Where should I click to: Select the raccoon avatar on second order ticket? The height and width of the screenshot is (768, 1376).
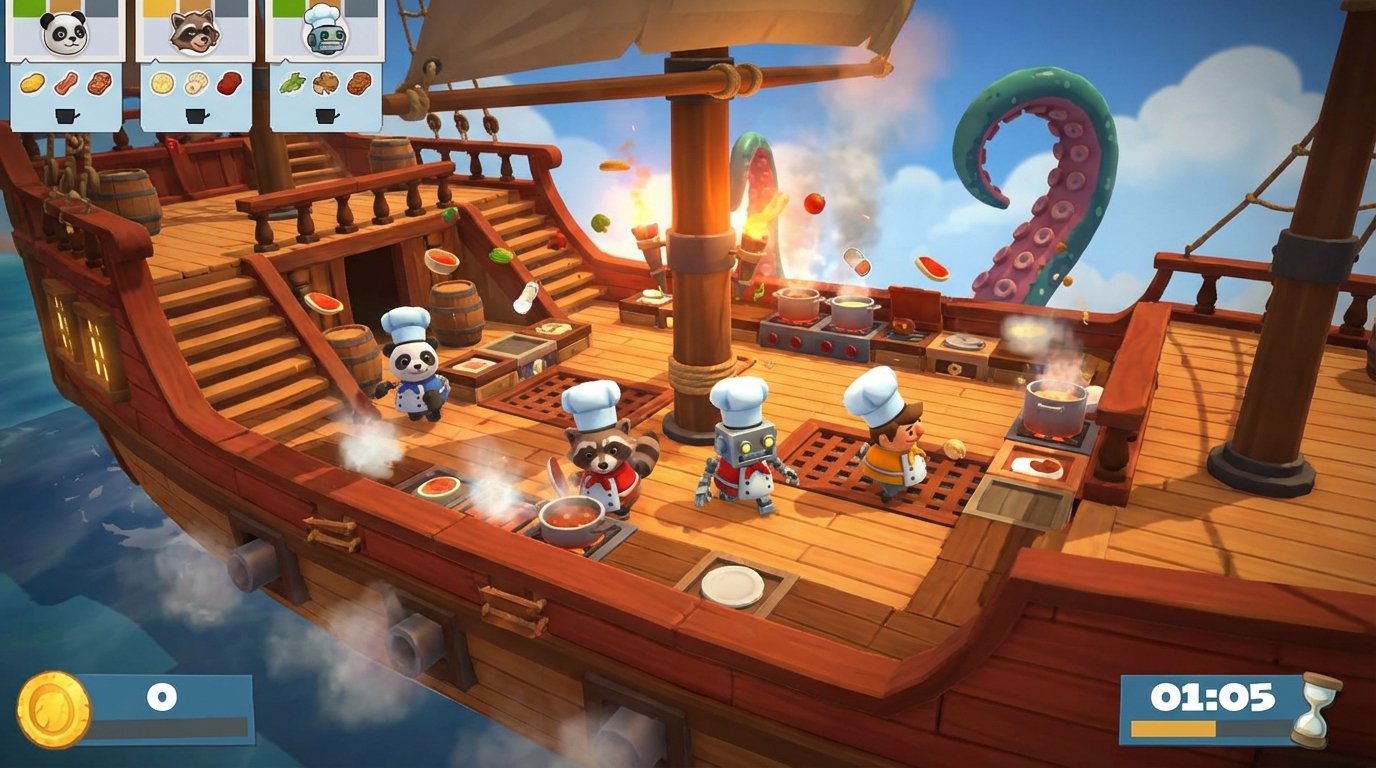point(193,32)
